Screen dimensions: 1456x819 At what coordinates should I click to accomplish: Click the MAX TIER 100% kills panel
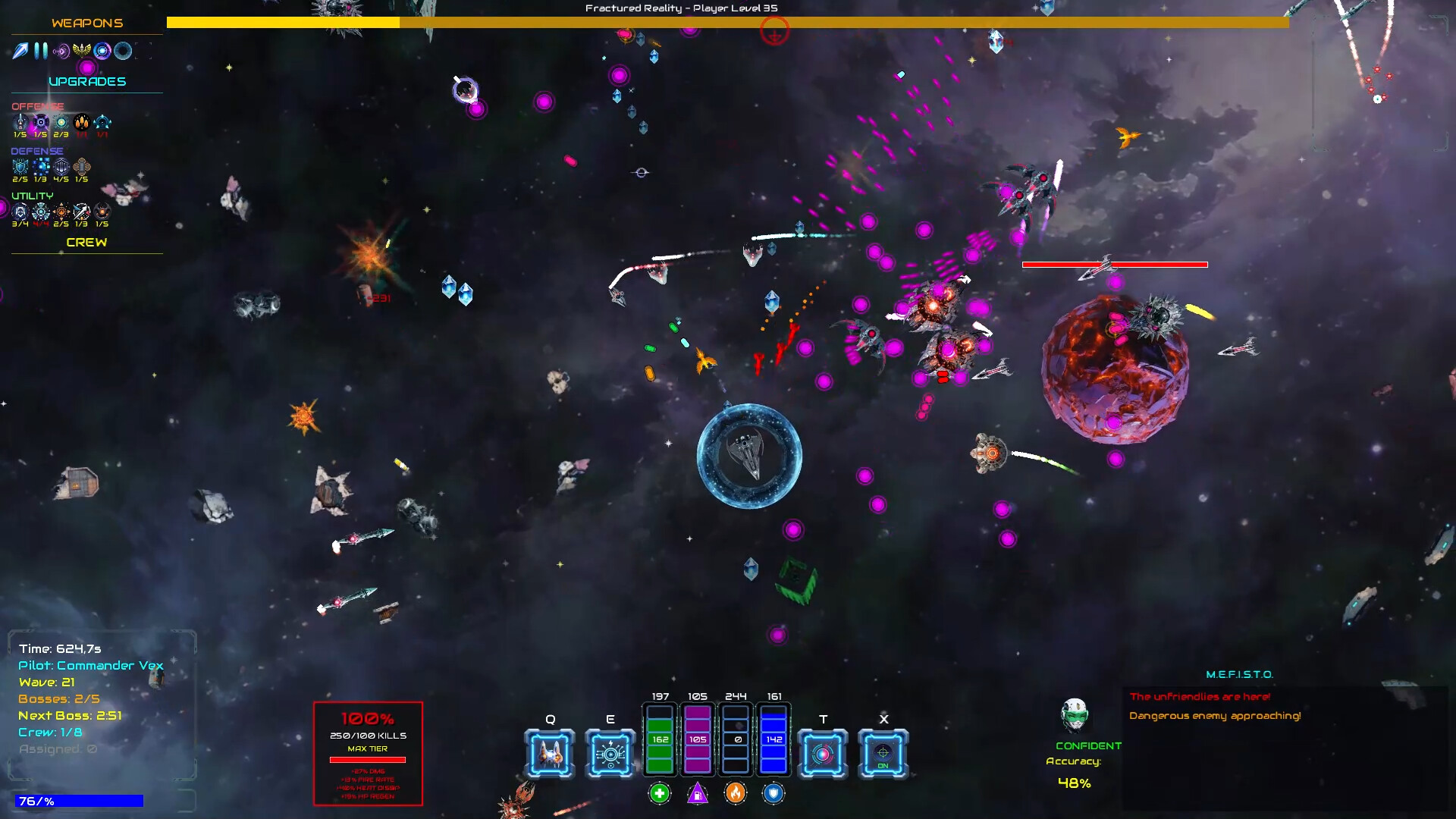pyautogui.click(x=368, y=751)
